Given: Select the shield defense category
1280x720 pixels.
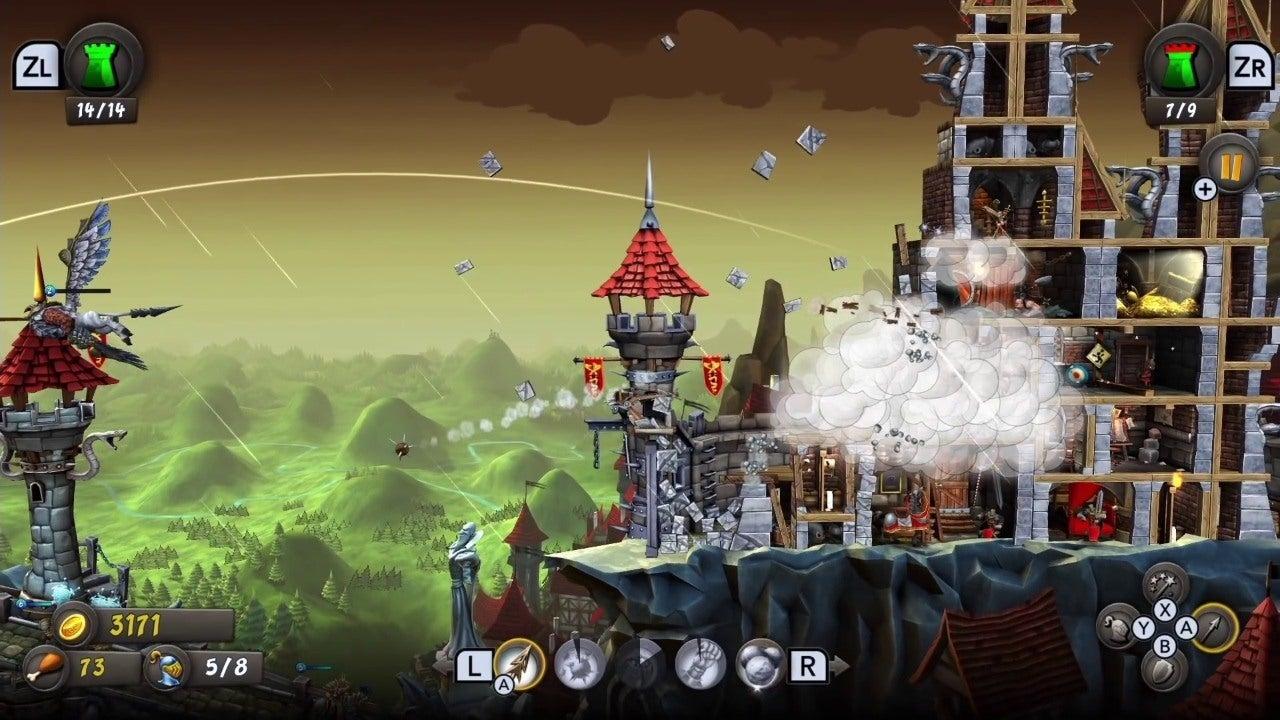Looking at the screenshot, I should pyautogui.click(x=1165, y=670).
